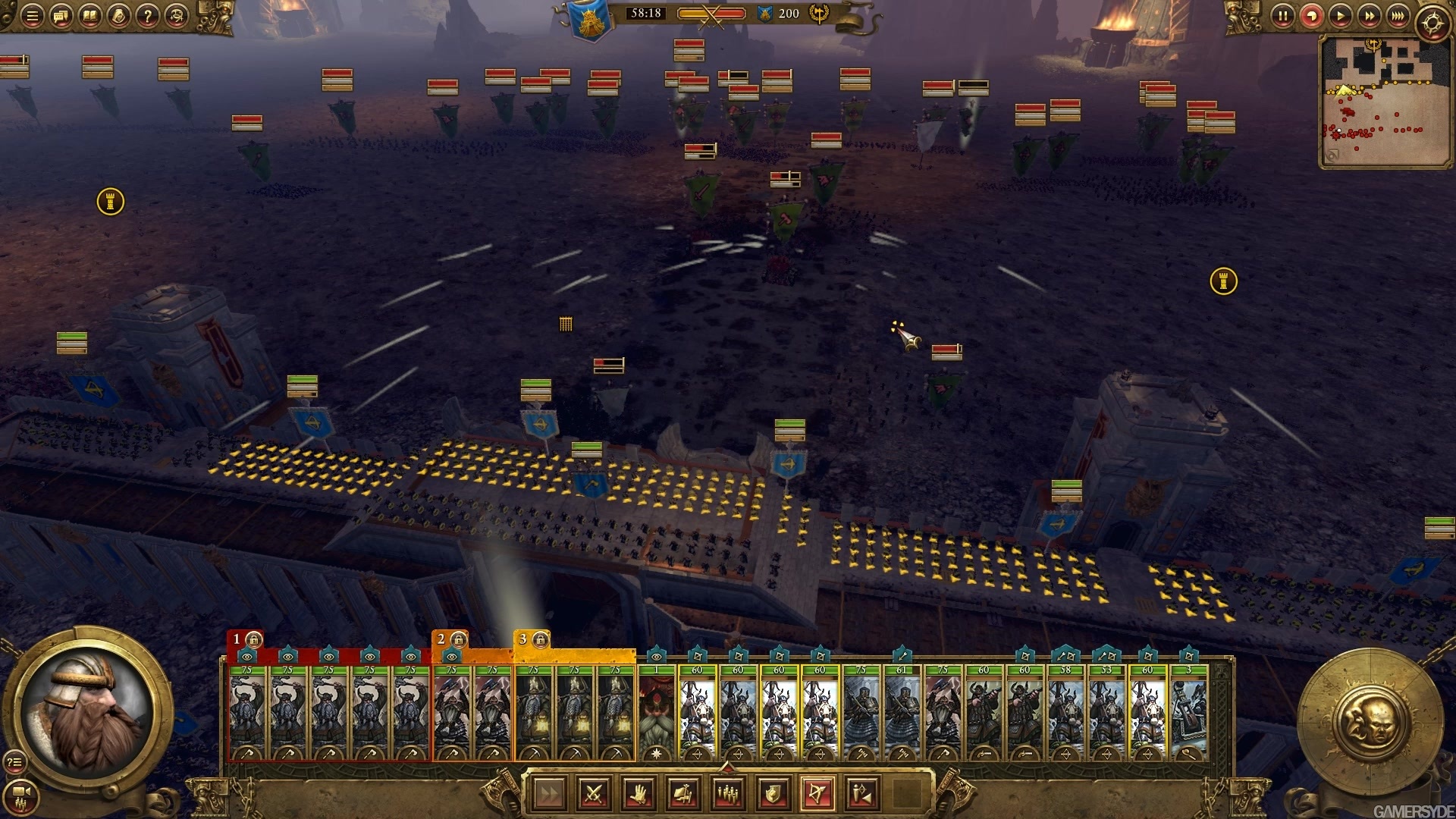The image size is (1456, 819).
Task: Toggle the compass-wheel button above the minimap
Action: pos(1432,24)
